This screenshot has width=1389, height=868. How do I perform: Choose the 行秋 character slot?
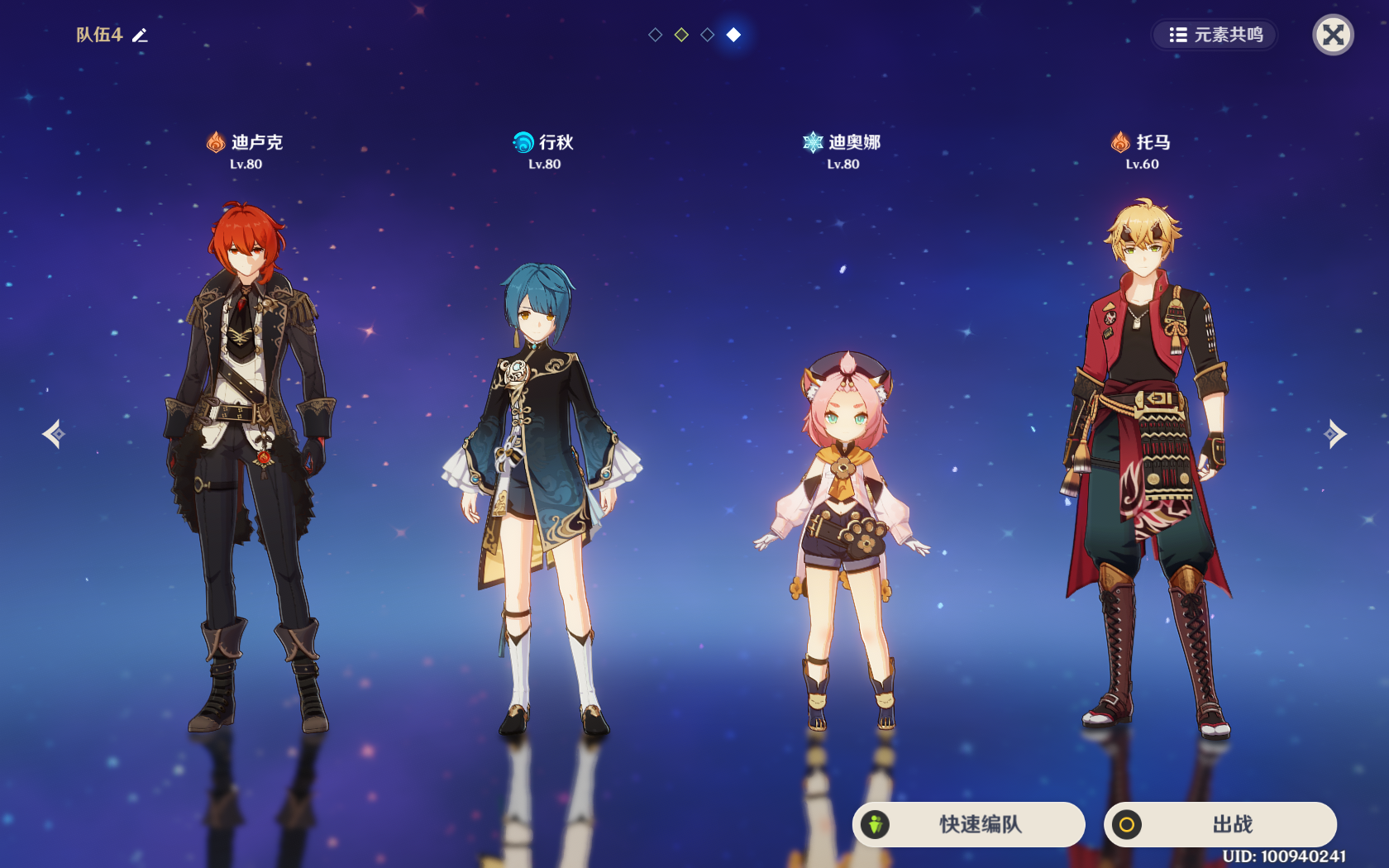[543, 496]
